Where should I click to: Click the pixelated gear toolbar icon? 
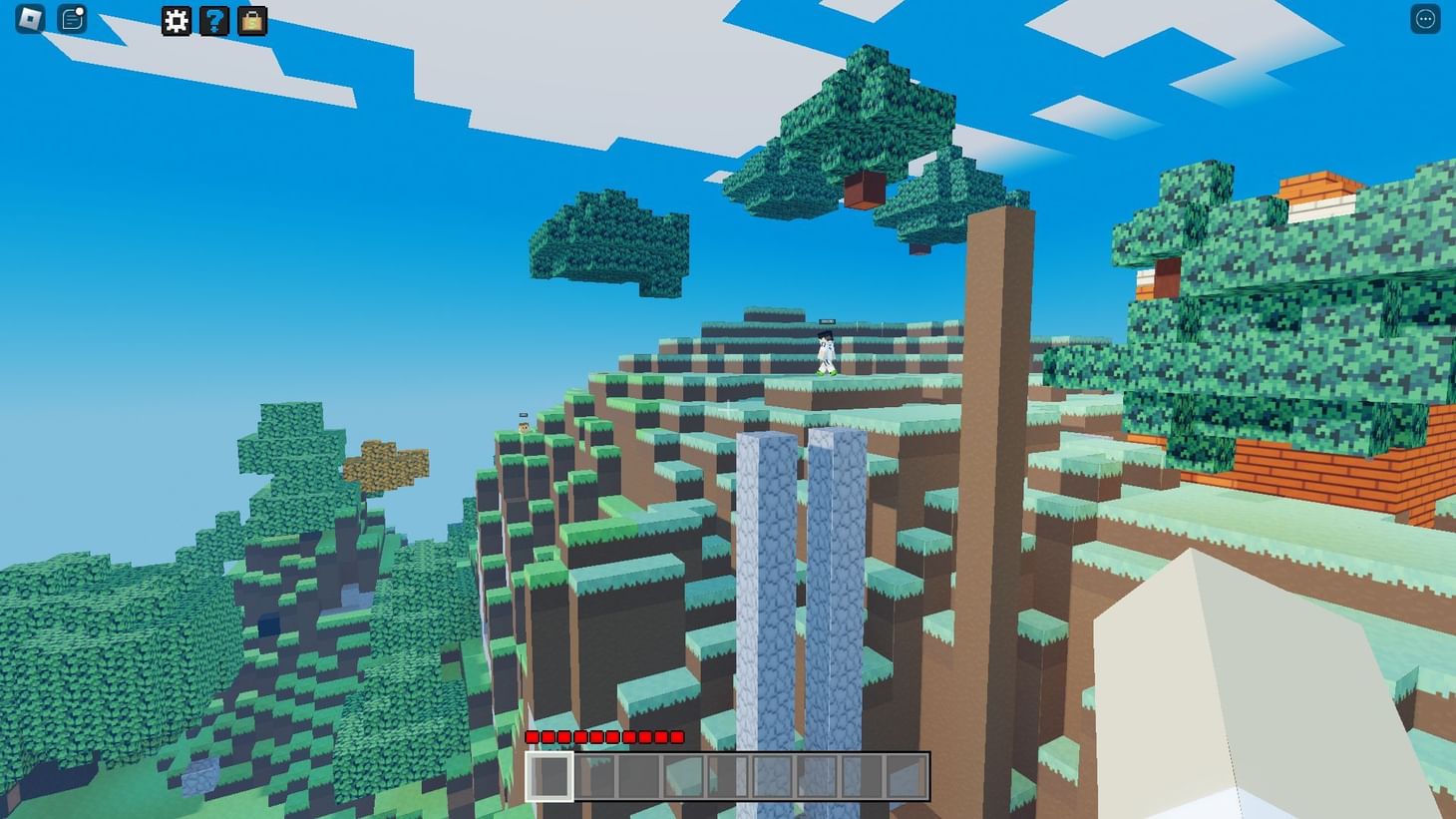click(176, 21)
